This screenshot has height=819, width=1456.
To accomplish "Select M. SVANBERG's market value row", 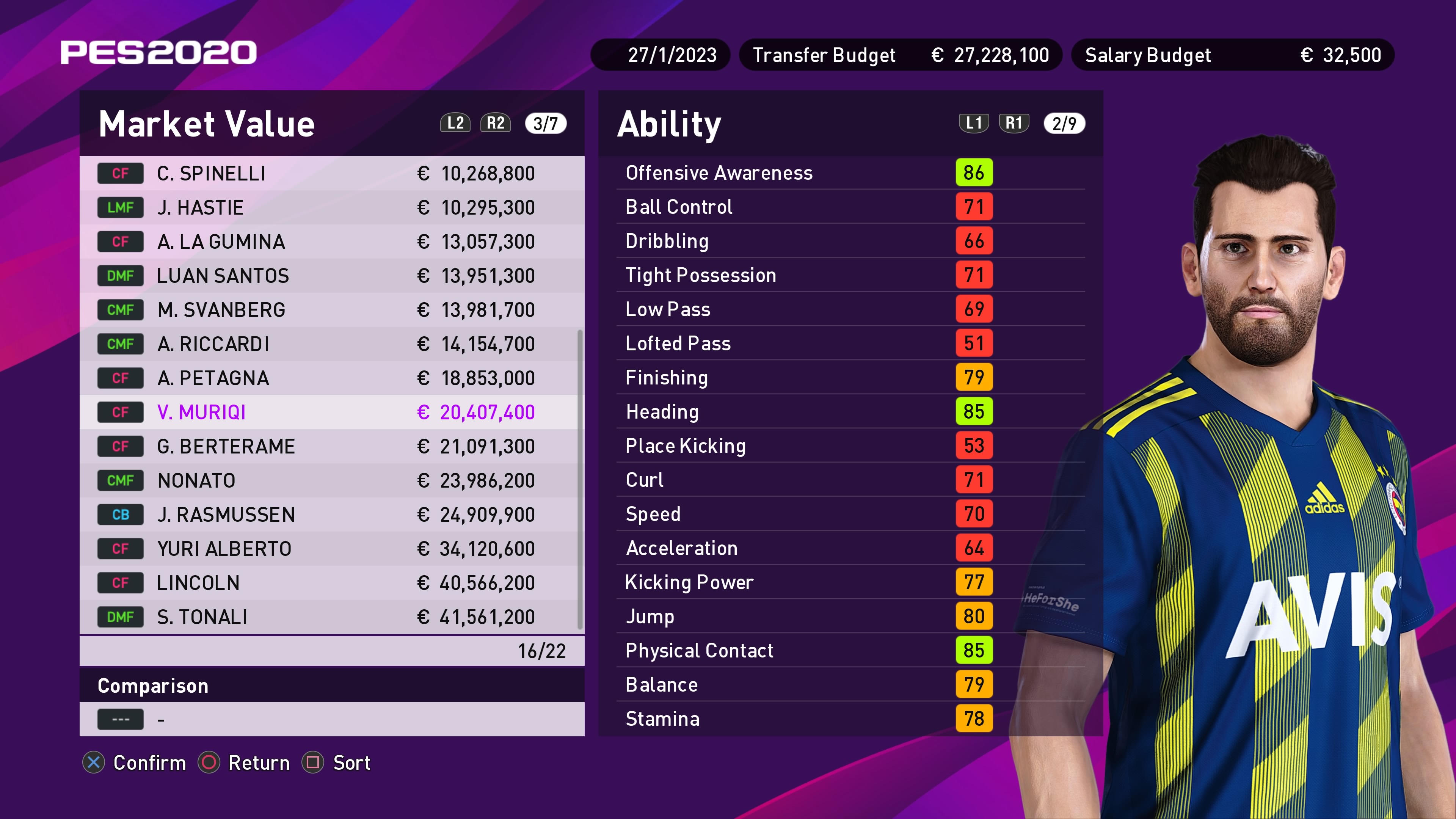I will click(x=331, y=310).
